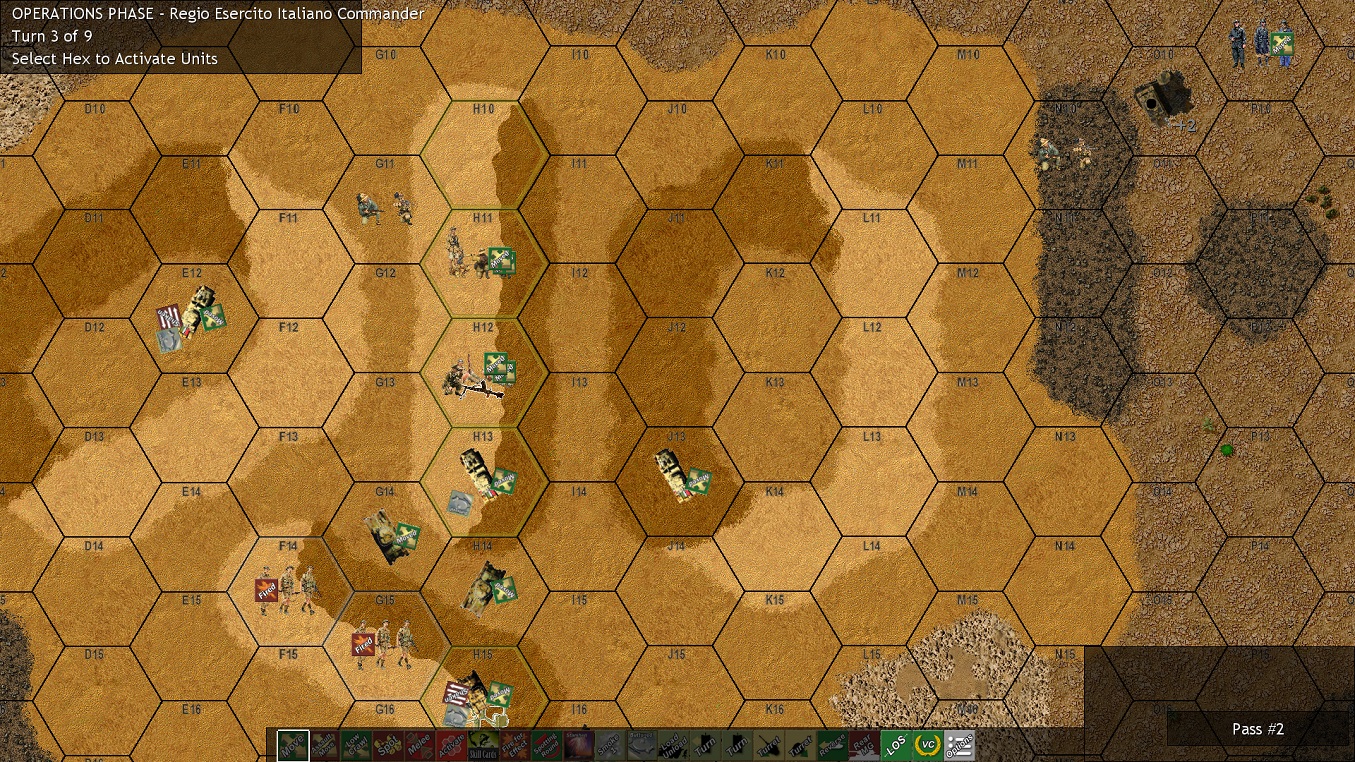Choose the Fire for Effect action
Image resolution: width=1355 pixels, height=762 pixels.
(514, 744)
